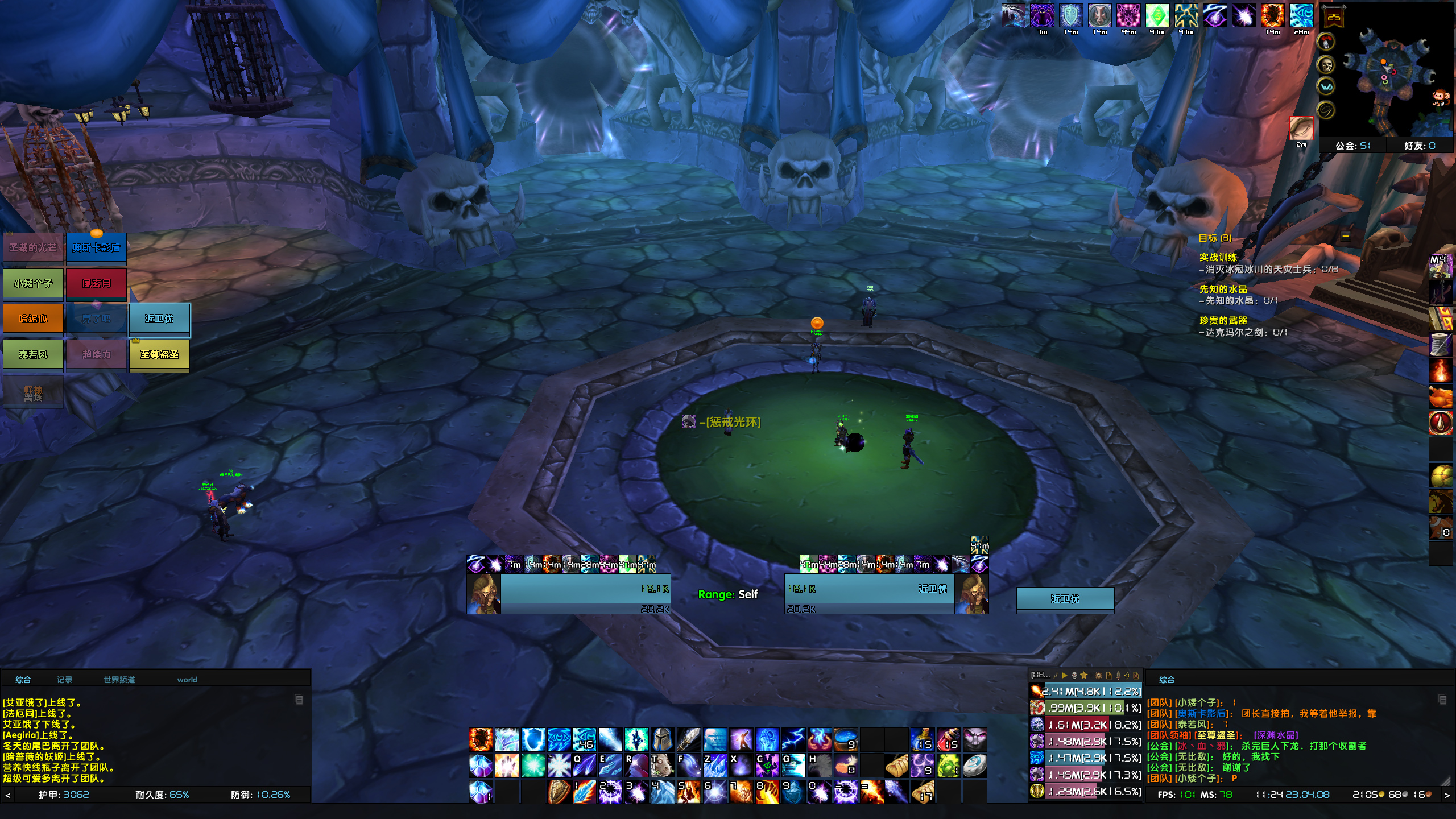This screenshot has height=819, width=1456.
Task: Open the 公会 guild info panel
Action: (1352, 146)
